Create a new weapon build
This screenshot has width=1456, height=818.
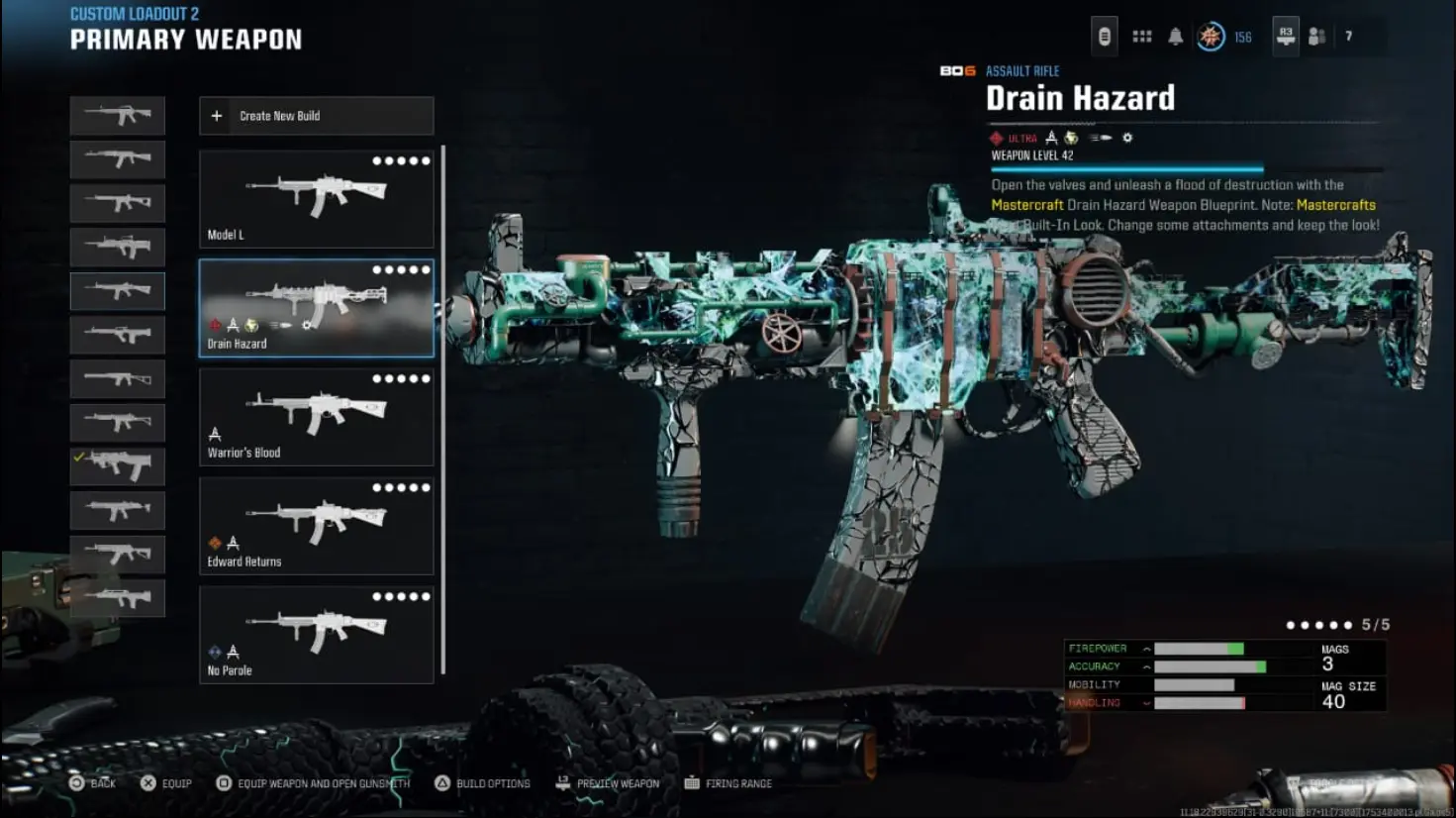[x=316, y=116]
